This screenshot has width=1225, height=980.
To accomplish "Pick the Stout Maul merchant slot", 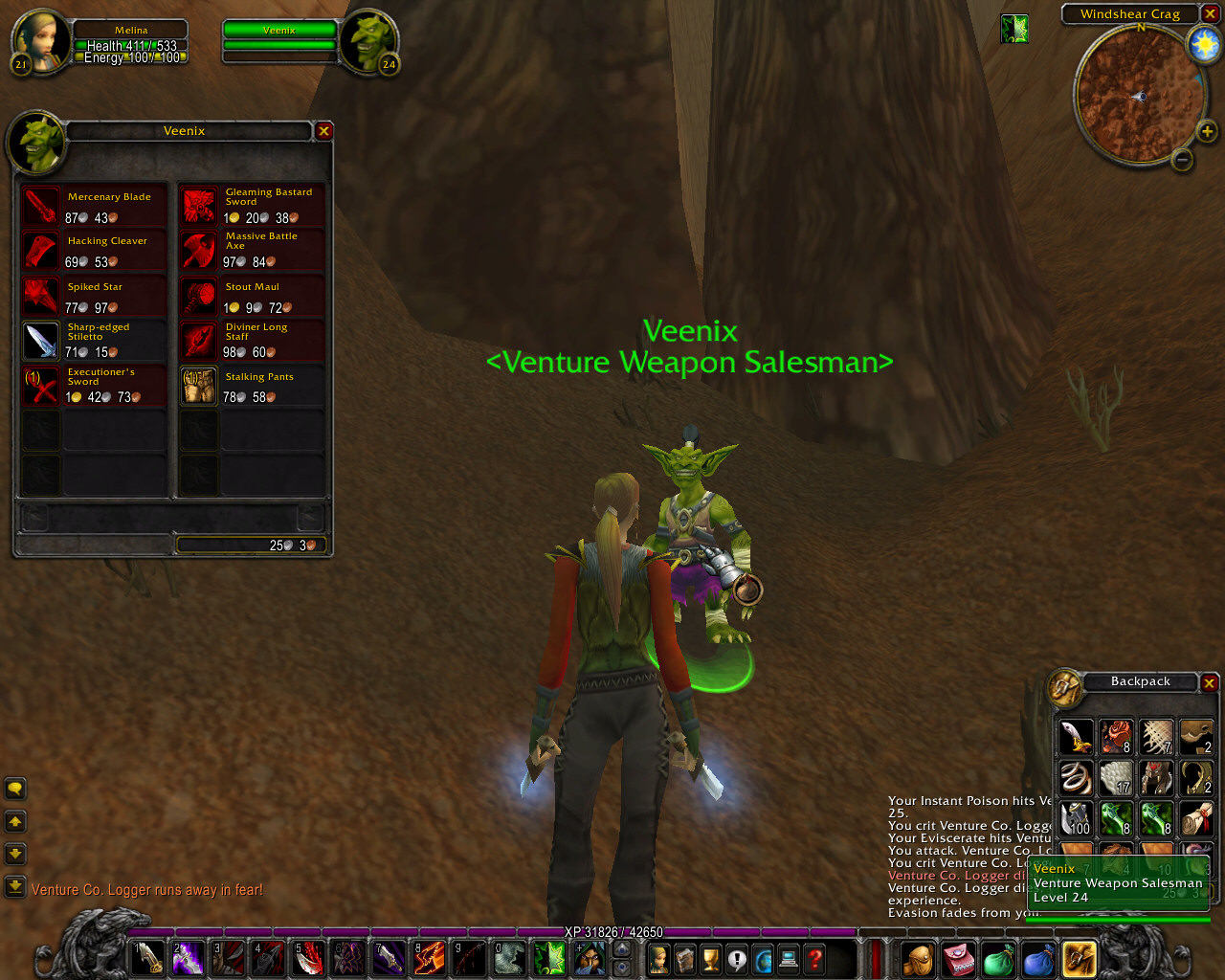I will pyautogui.click(x=199, y=296).
